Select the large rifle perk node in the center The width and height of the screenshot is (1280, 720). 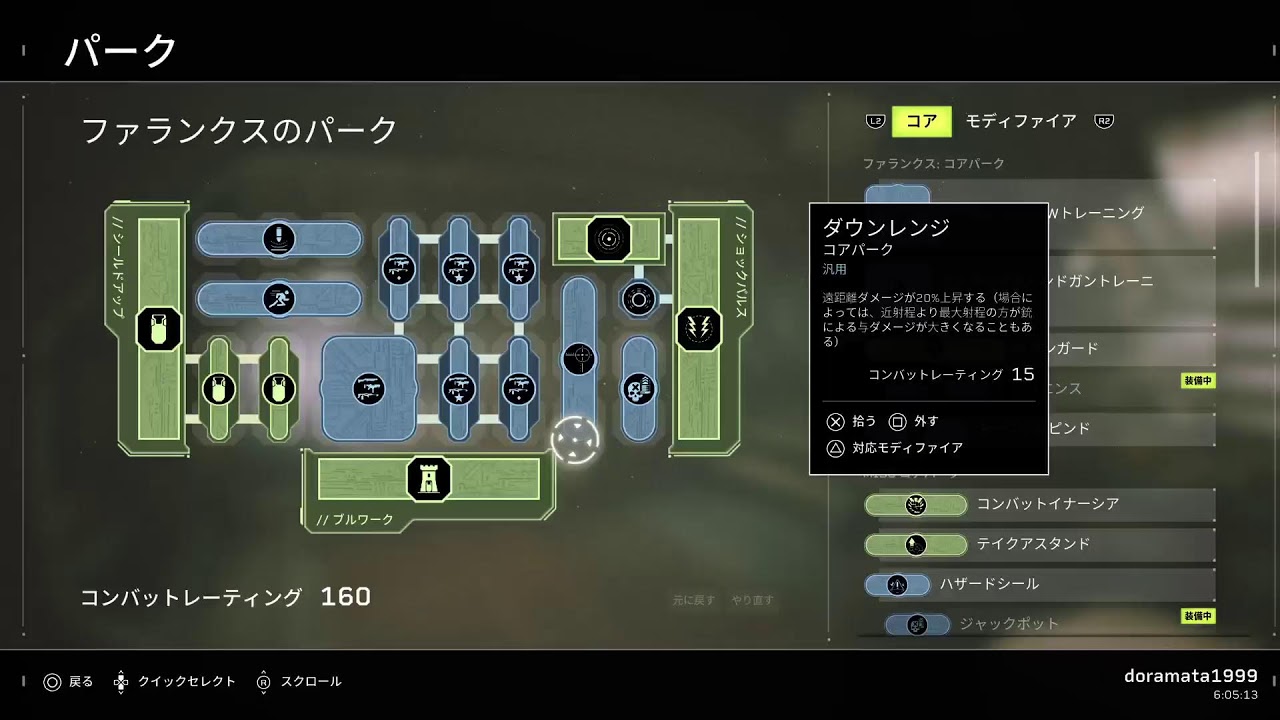[369, 388]
